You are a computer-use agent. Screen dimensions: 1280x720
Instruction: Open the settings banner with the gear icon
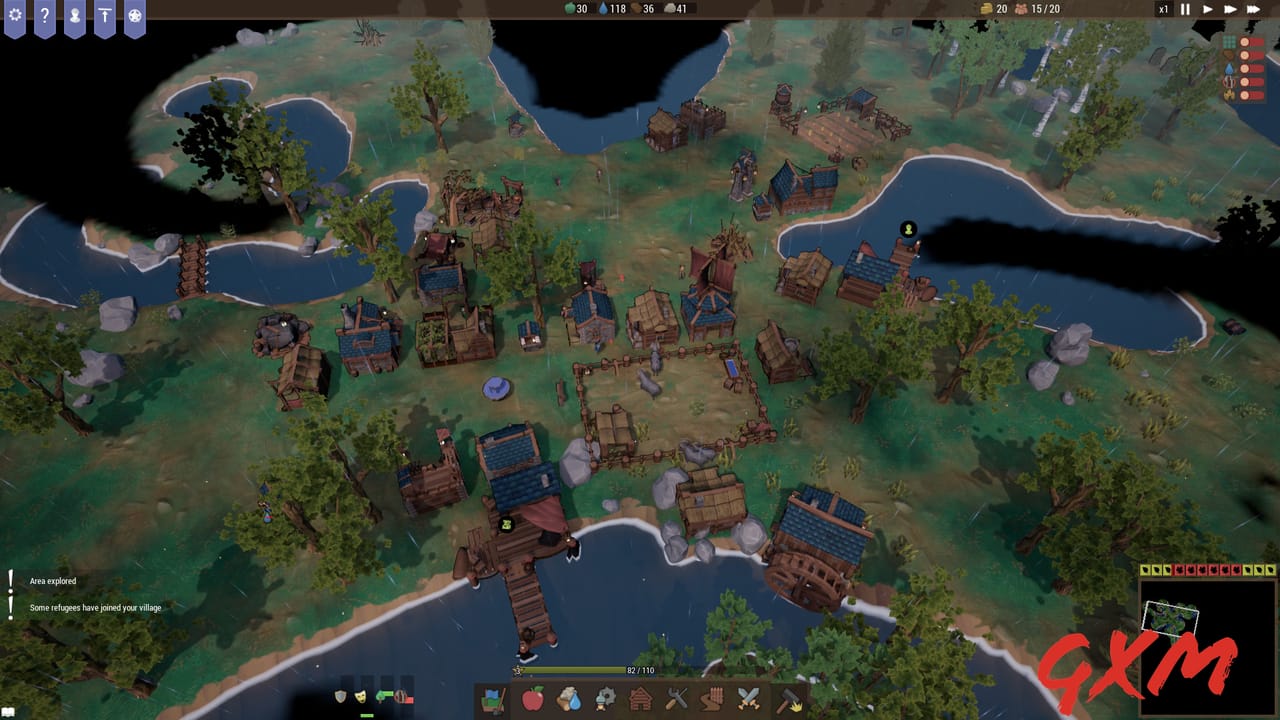[14, 15]
